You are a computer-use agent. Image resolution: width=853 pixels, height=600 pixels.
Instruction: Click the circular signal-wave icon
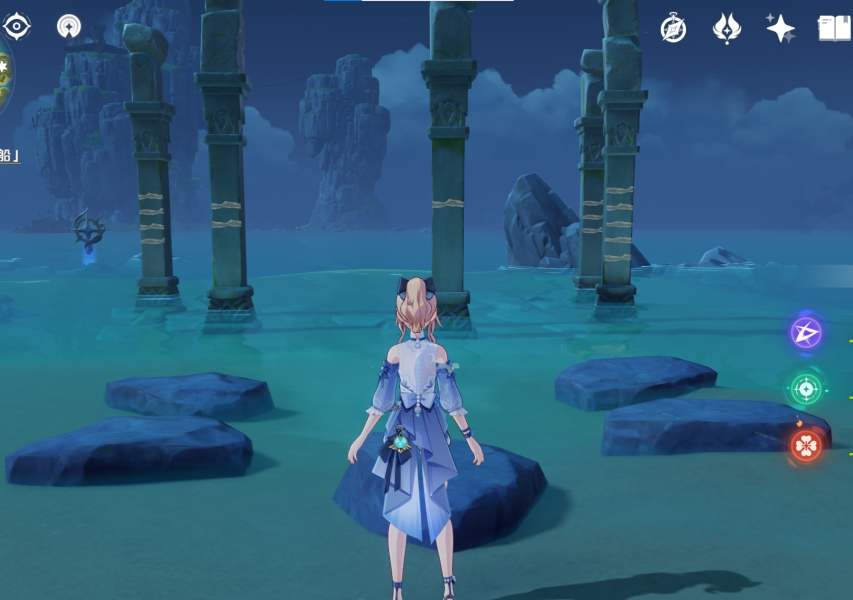pyautogui.click(x=69, y=26)
